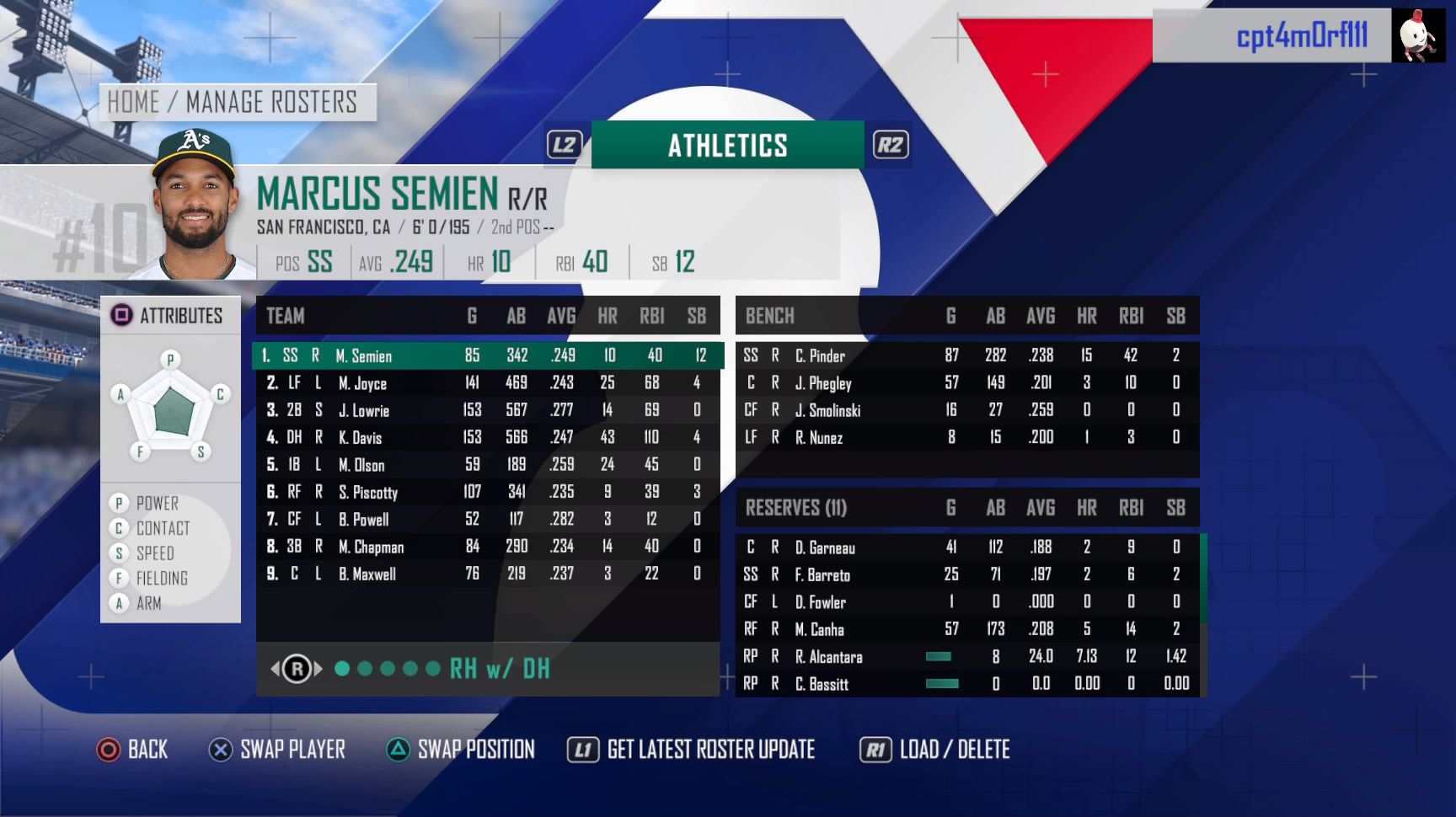Select J. Phegley on the bench
The height and width of the screenshot is (817, 1456).
coord(966,383)
